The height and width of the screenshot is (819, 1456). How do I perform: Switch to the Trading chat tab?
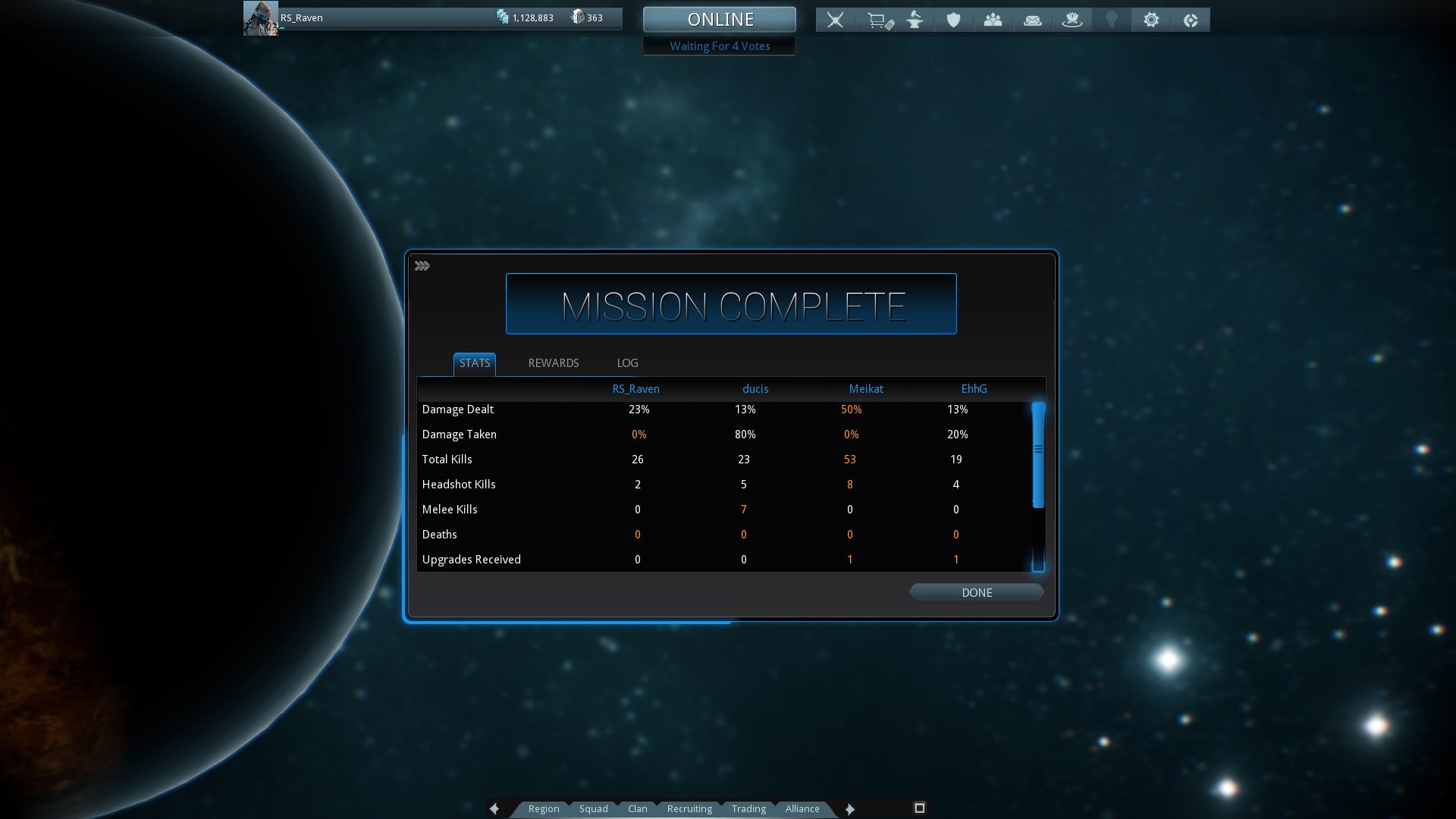[x=748, y=808]
